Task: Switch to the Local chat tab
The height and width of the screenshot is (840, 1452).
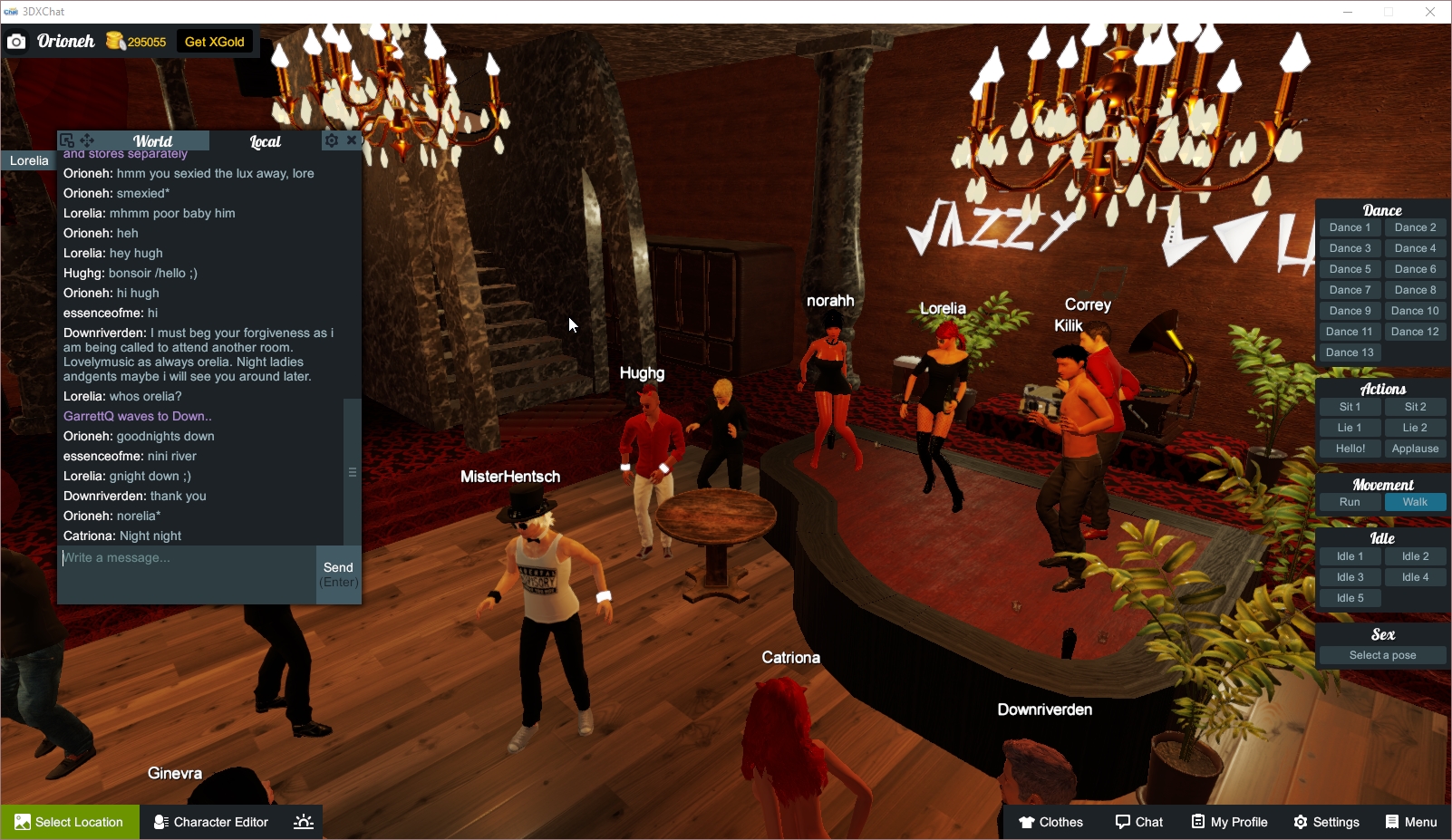Action: (265, 141)
